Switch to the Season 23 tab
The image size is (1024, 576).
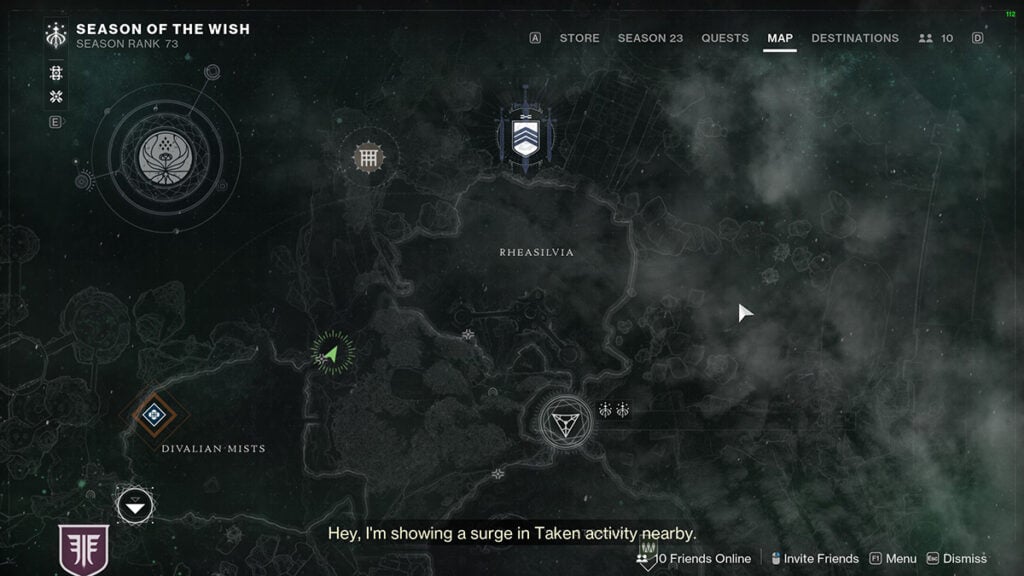(650, 38)
